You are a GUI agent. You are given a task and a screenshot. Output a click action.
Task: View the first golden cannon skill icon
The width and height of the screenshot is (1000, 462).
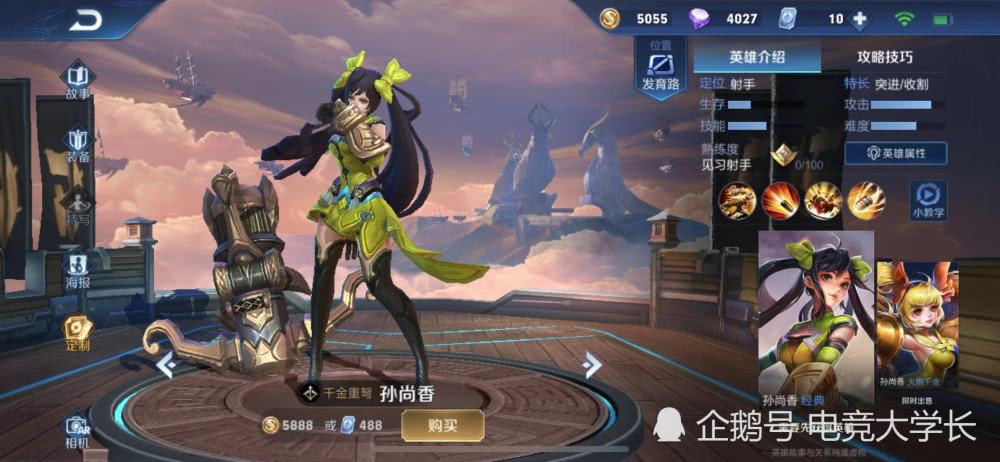(x=739, y=201)
